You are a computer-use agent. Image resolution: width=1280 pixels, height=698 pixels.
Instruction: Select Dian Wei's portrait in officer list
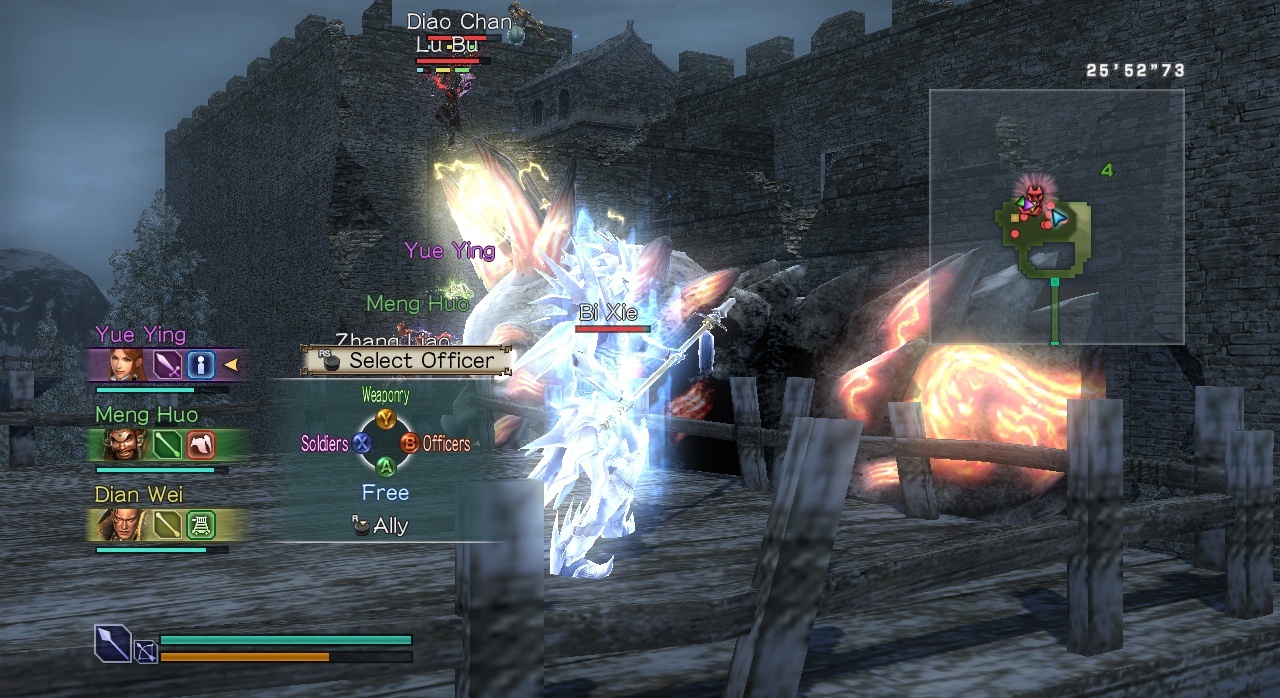[x=128, y=524]
